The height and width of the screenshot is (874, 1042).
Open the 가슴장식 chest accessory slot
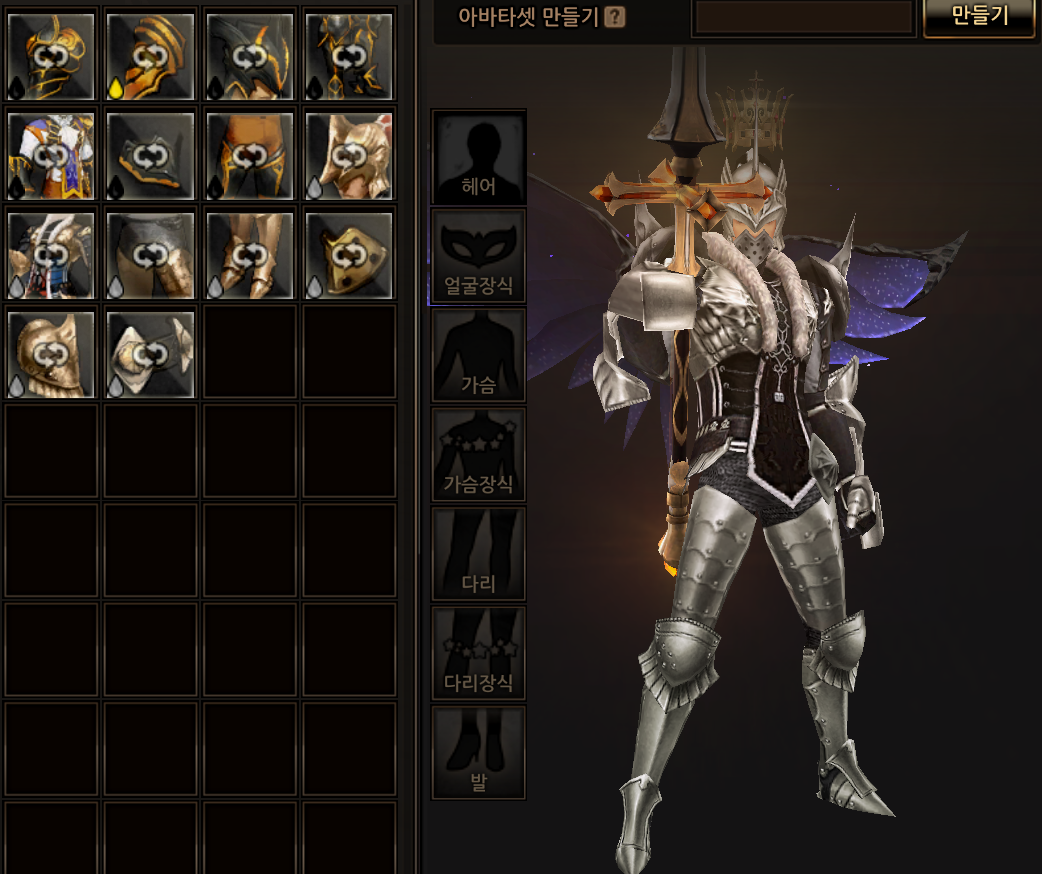point(479,454)
